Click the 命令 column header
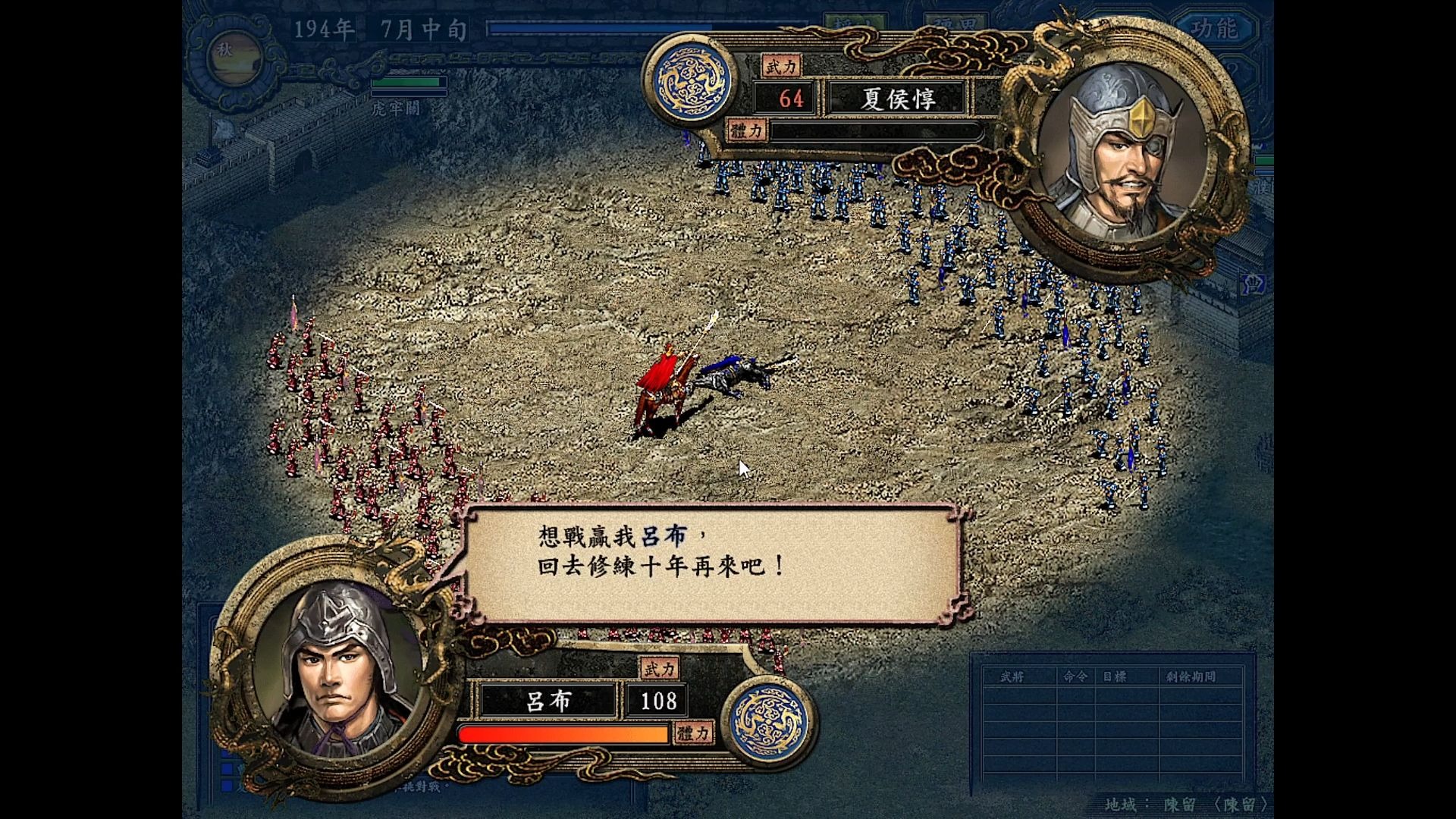 (x=1075, y=677)
